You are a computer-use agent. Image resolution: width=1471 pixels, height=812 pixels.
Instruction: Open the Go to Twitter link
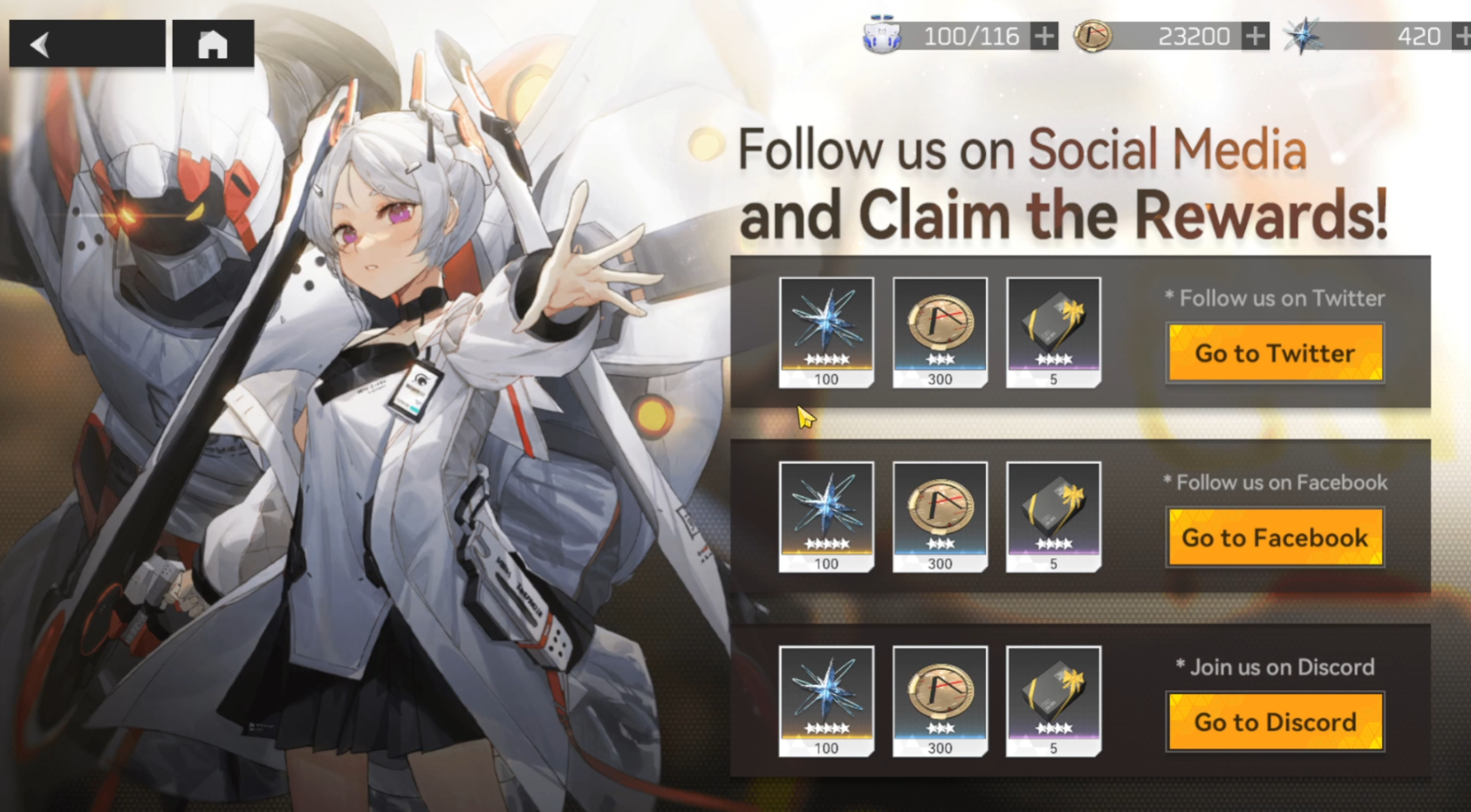click(1275, 352)
